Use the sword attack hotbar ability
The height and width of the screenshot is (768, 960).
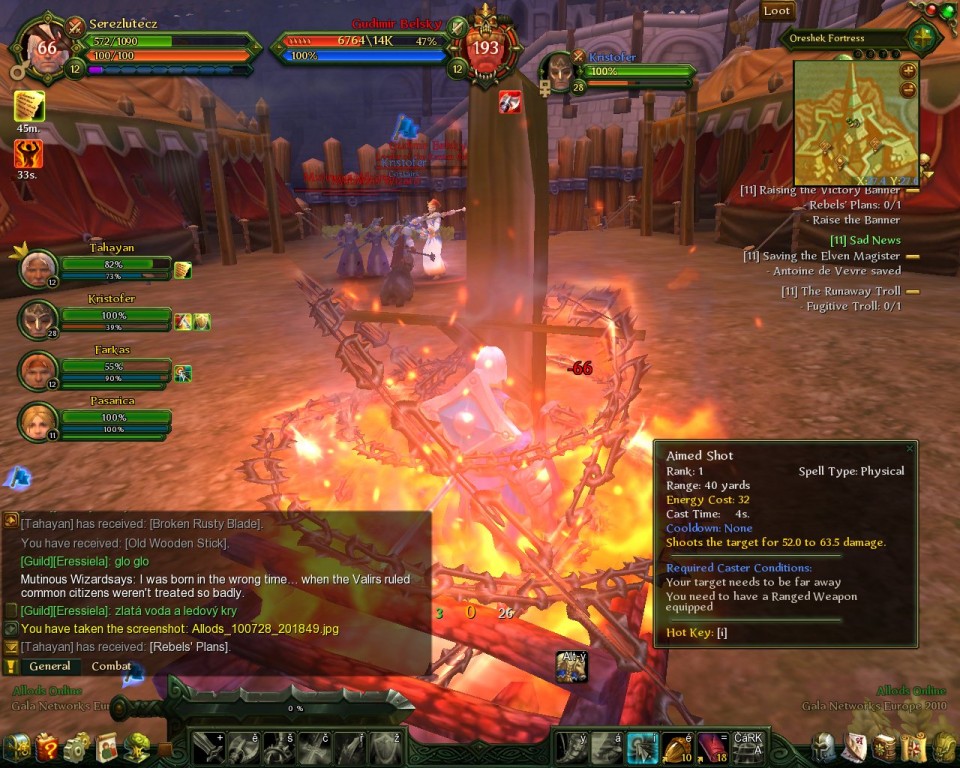[208, 747]
